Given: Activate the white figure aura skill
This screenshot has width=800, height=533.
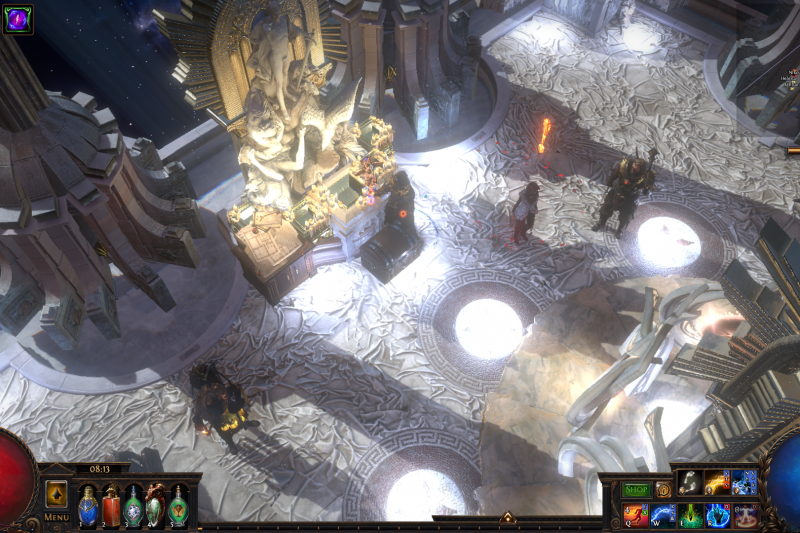Looking at the screenshot, I should 744,515.
